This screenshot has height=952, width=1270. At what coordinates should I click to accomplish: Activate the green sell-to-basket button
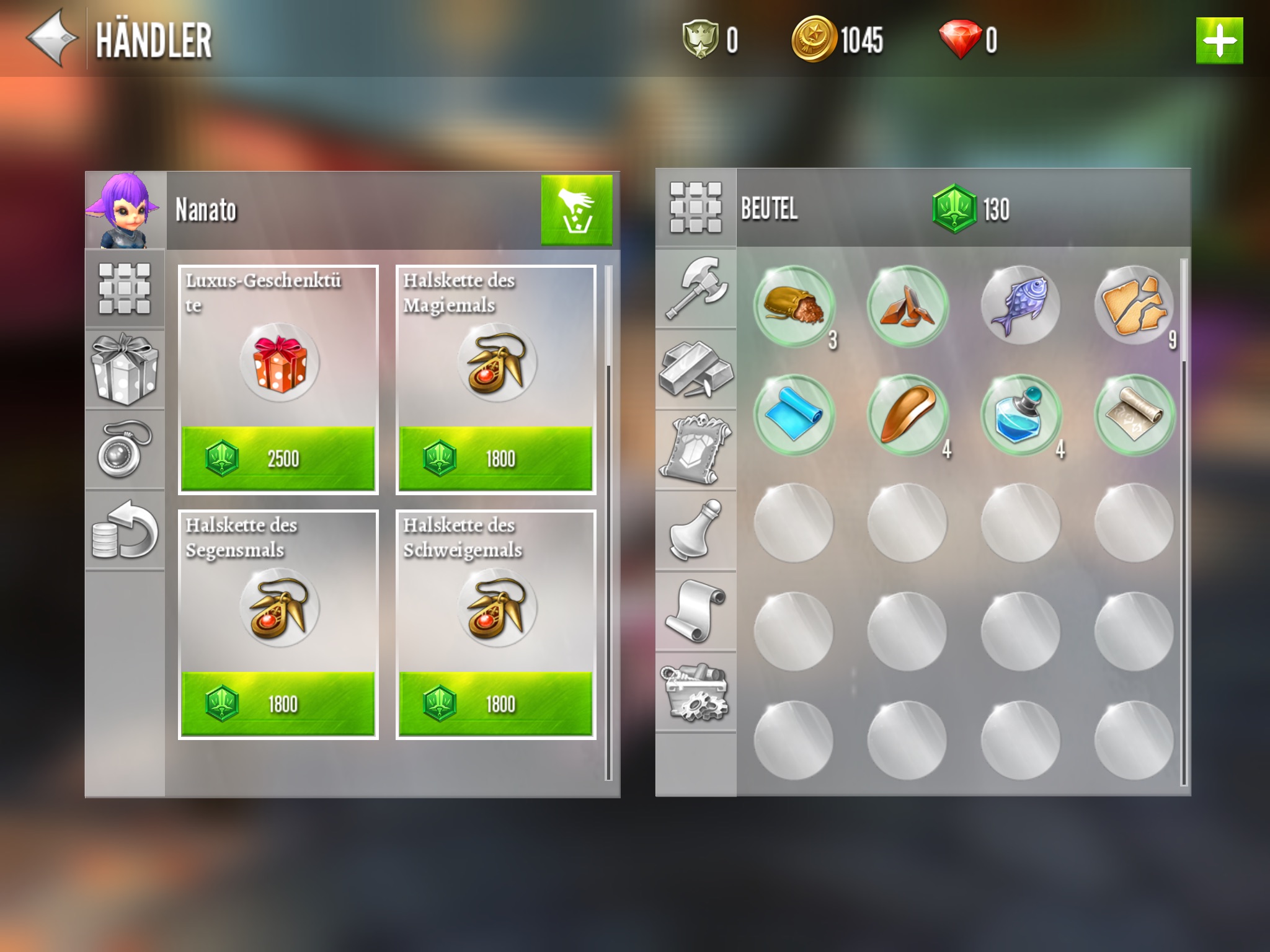[576, 209]
